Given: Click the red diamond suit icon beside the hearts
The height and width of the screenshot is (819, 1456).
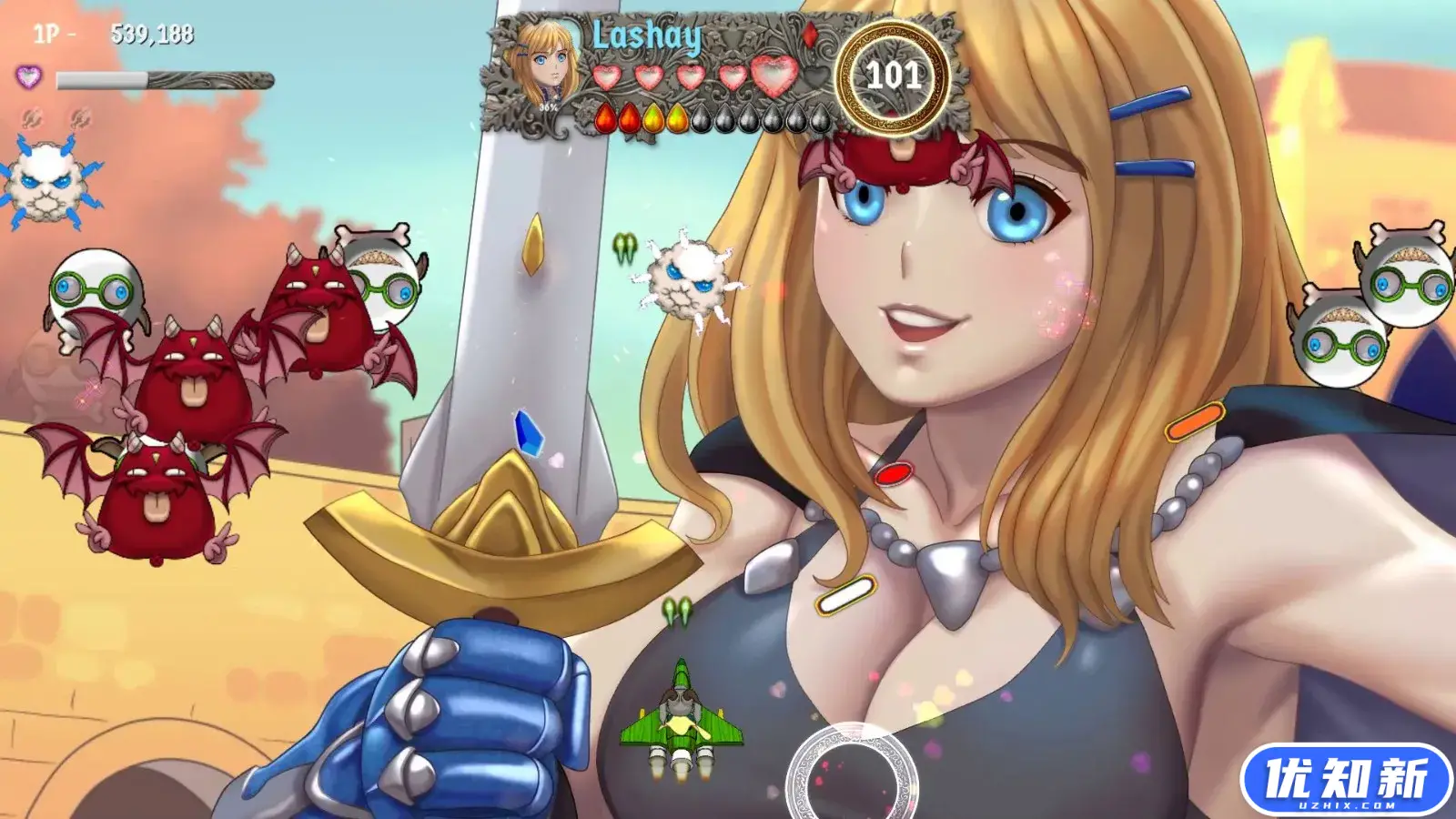Looking at the screenshot, I should click(812, 36).
